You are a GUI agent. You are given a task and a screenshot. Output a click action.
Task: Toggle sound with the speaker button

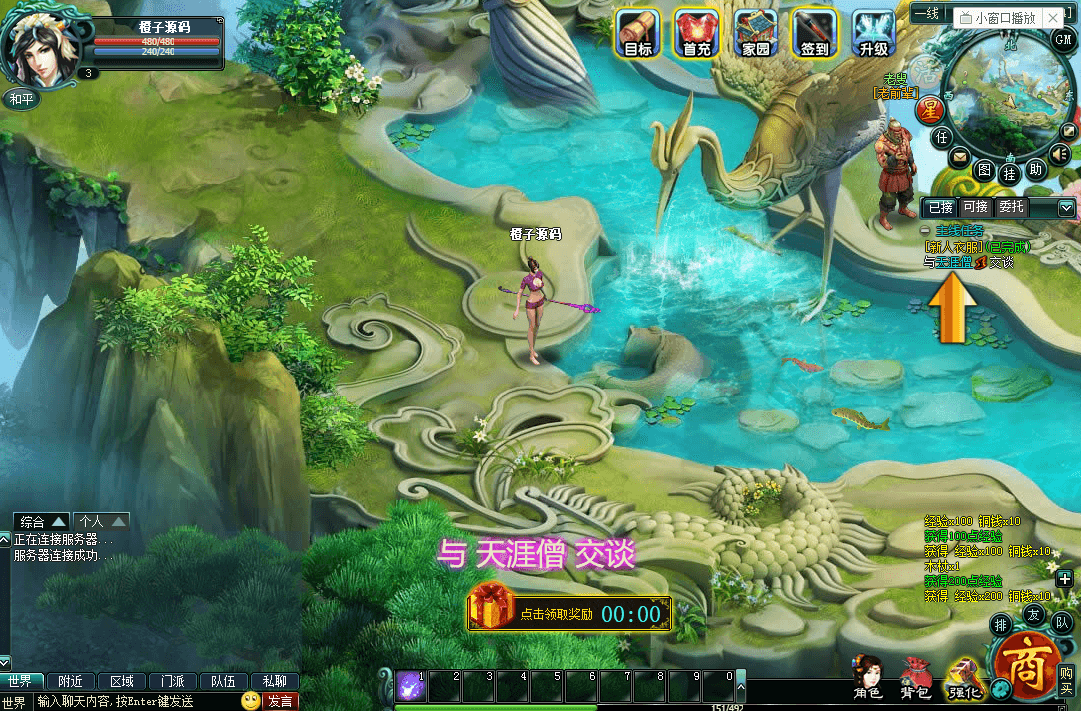[1059, 153]
